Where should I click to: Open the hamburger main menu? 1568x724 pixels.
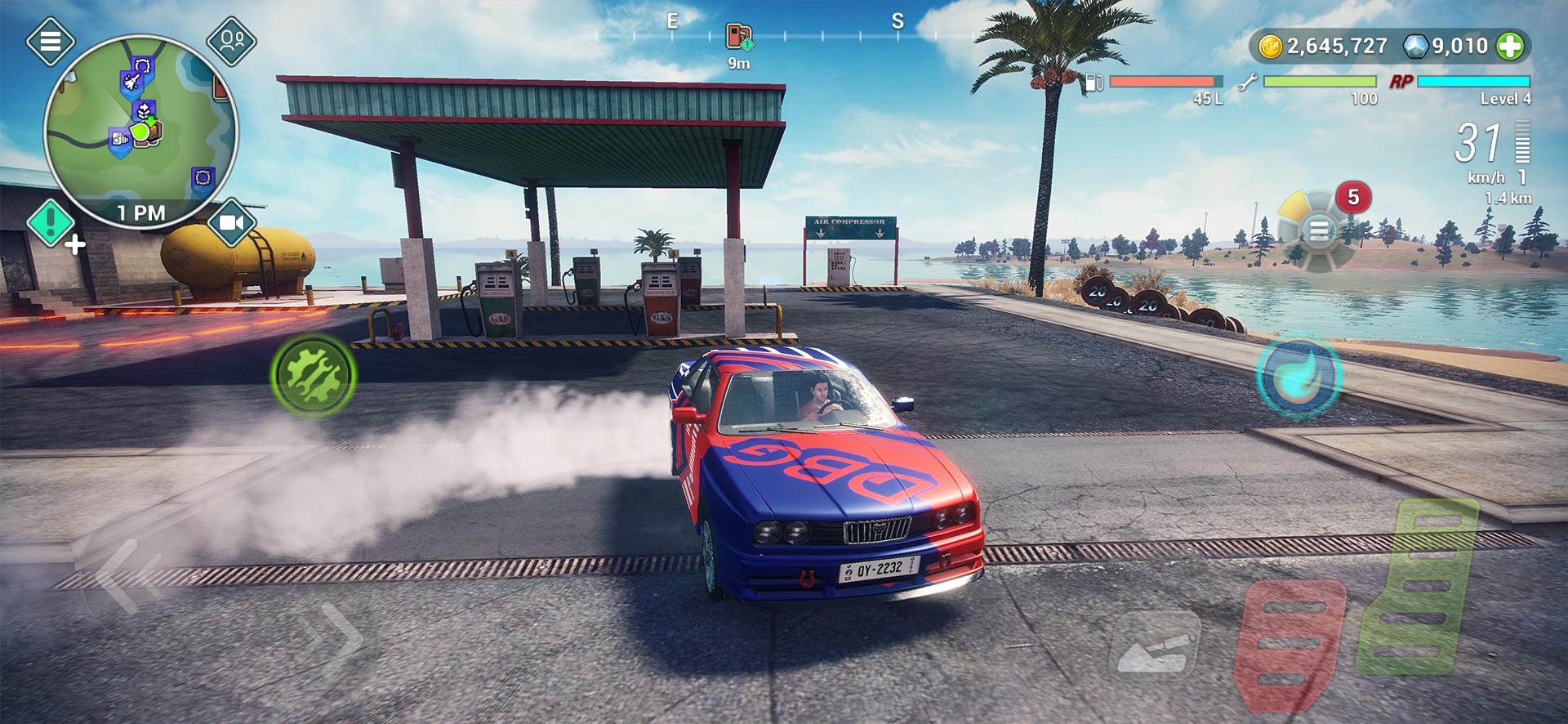point(50,41)
